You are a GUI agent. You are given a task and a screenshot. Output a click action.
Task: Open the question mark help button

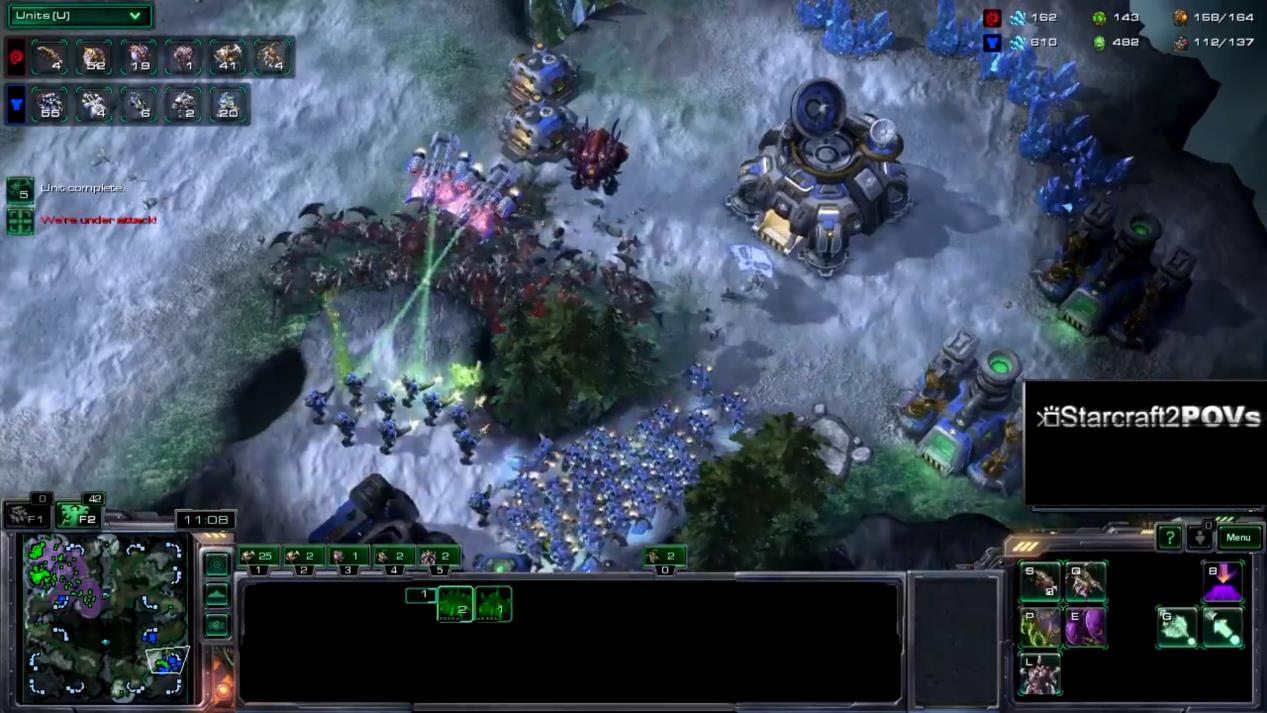[1169, 538]
